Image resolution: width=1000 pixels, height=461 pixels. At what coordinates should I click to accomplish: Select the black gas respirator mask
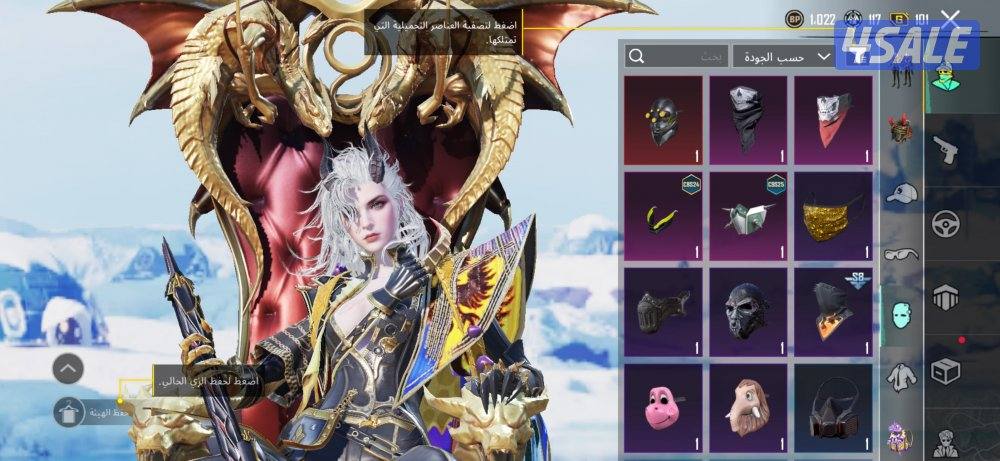click(x=833, y=405)
